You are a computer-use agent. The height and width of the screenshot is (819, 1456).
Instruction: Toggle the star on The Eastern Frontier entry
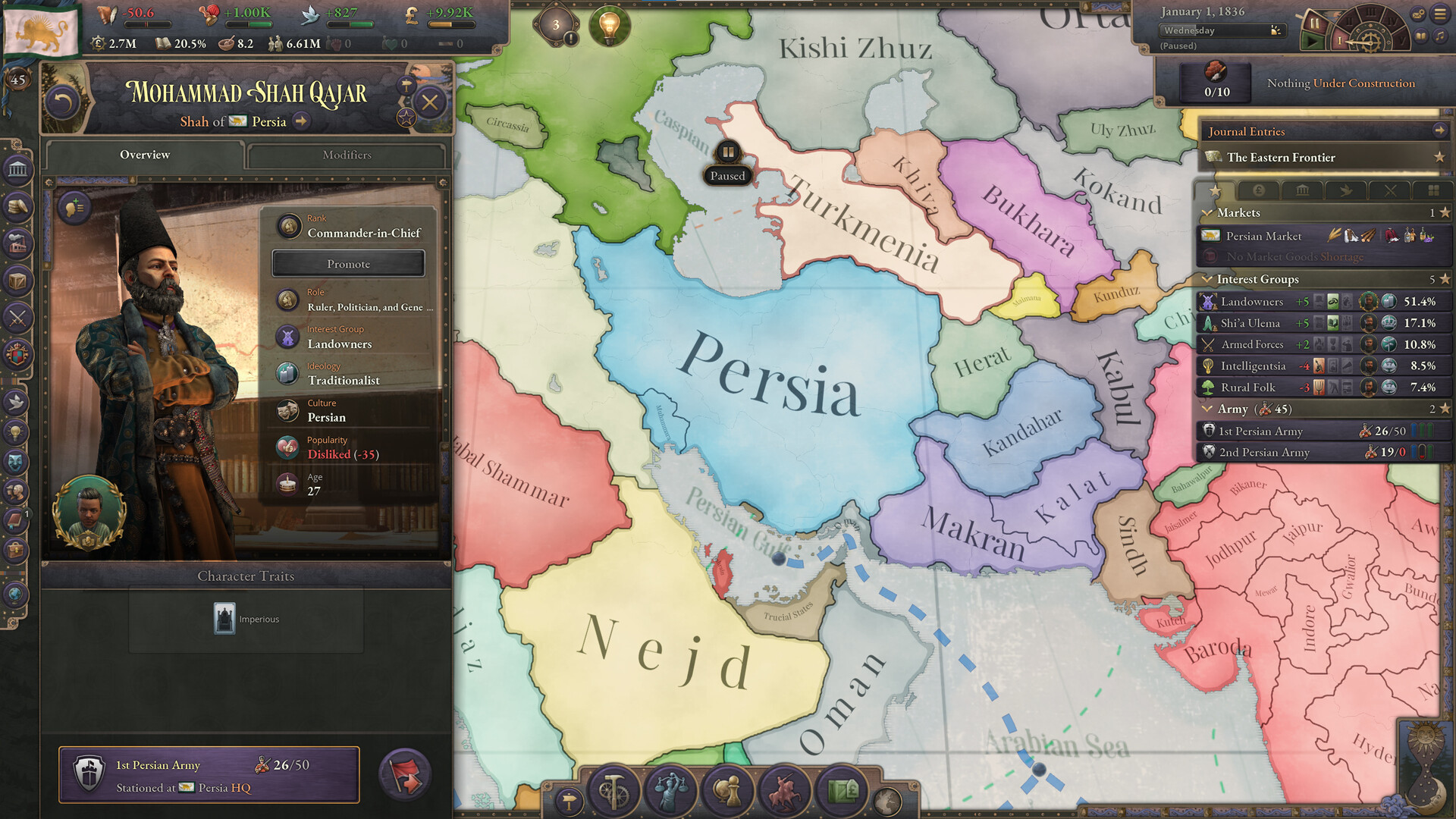(x=1439, y=157)
